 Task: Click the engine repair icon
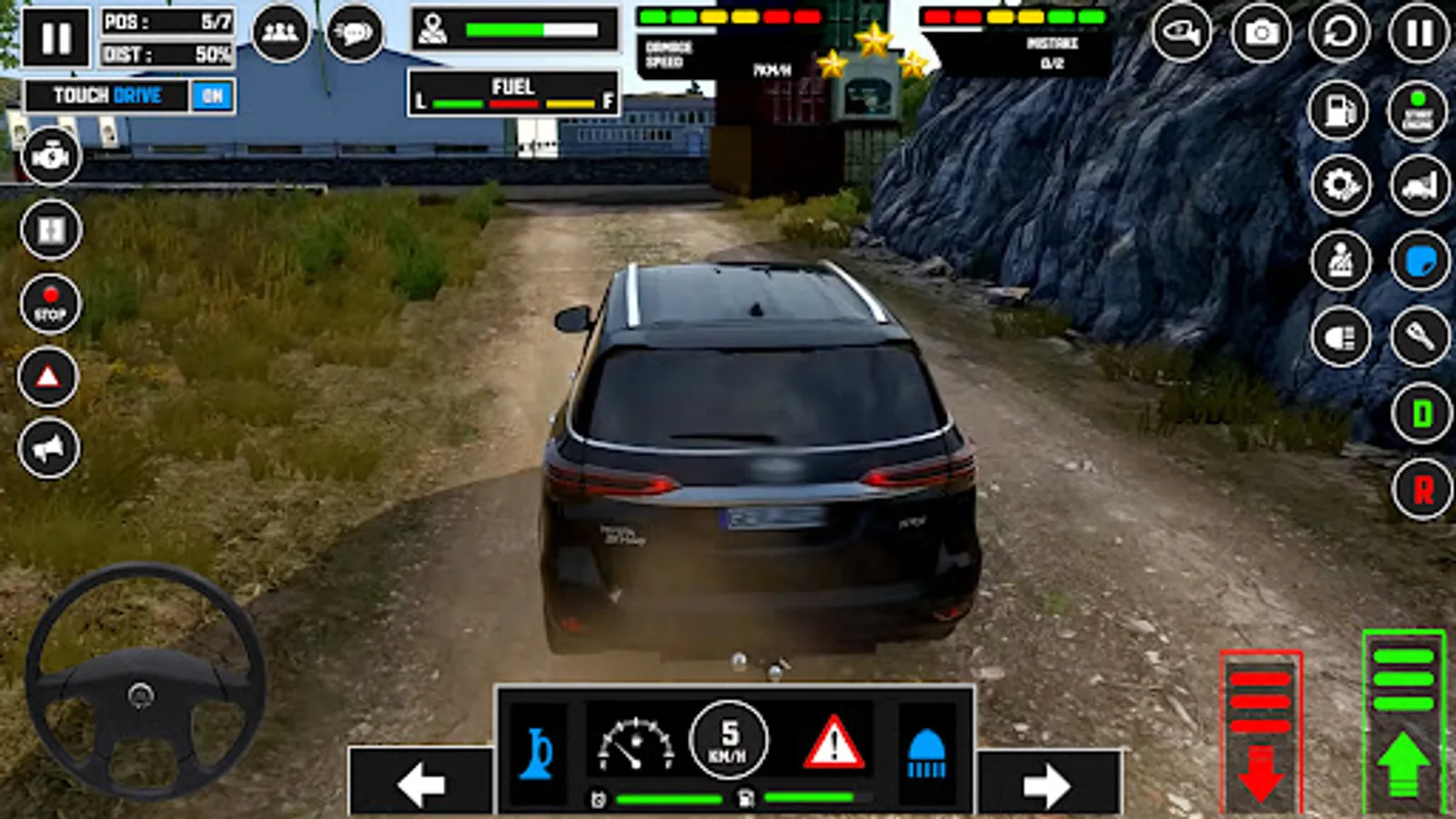(52, 155)
